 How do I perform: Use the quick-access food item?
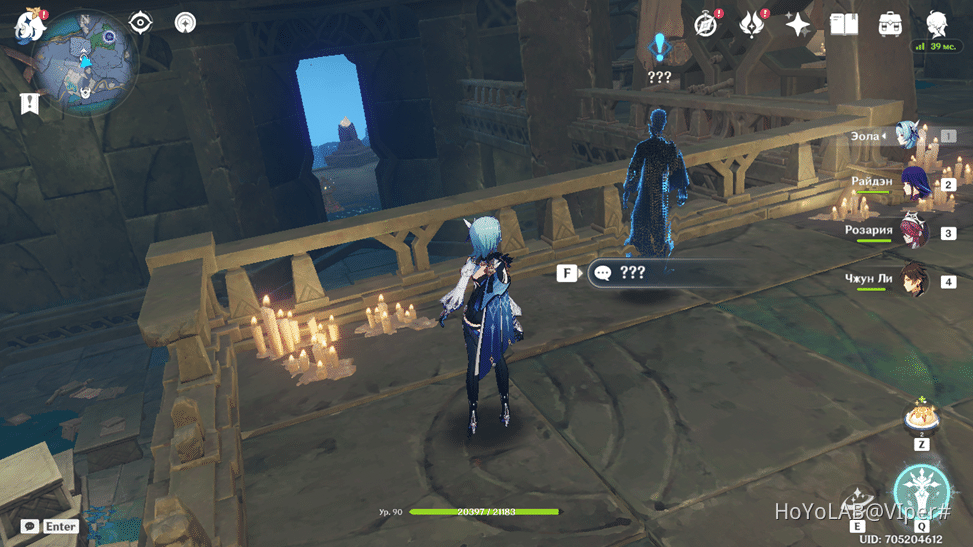click(x=920, y=417)
